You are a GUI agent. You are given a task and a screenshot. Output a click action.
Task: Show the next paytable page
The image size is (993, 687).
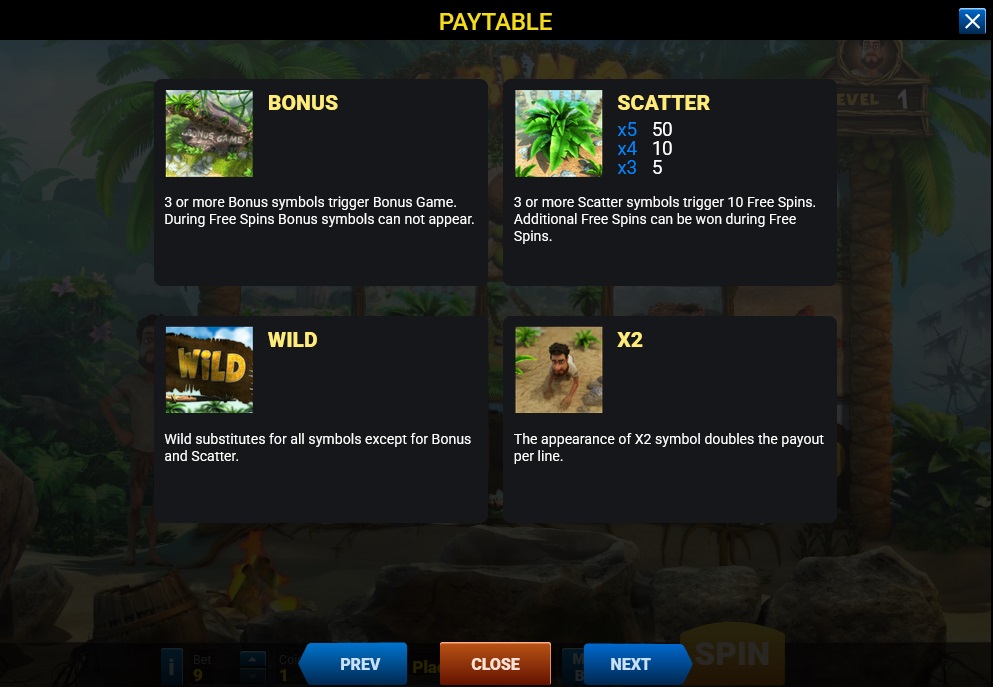[x=632, y=664]
